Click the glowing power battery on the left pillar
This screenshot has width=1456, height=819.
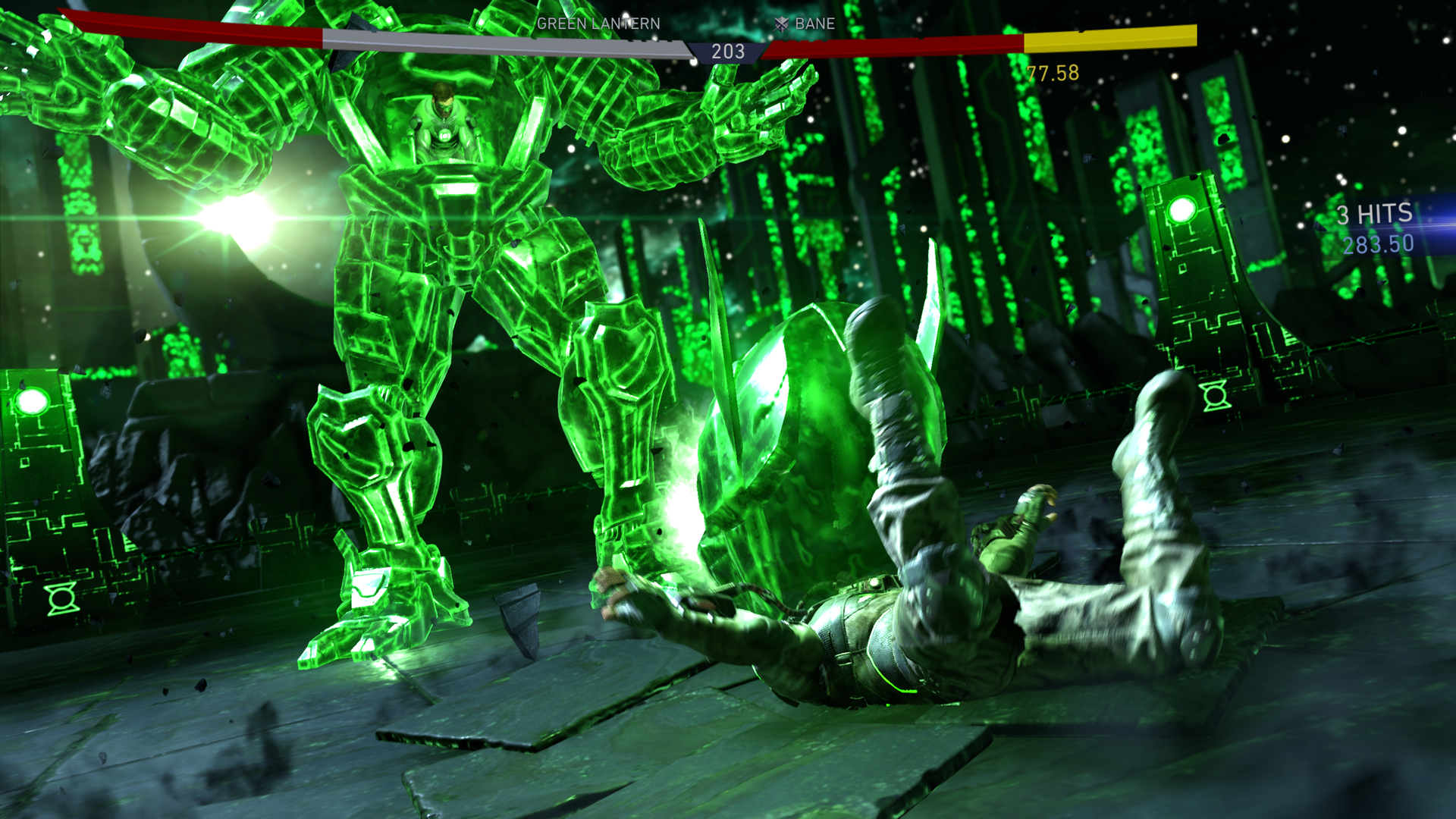pos(33,400)
